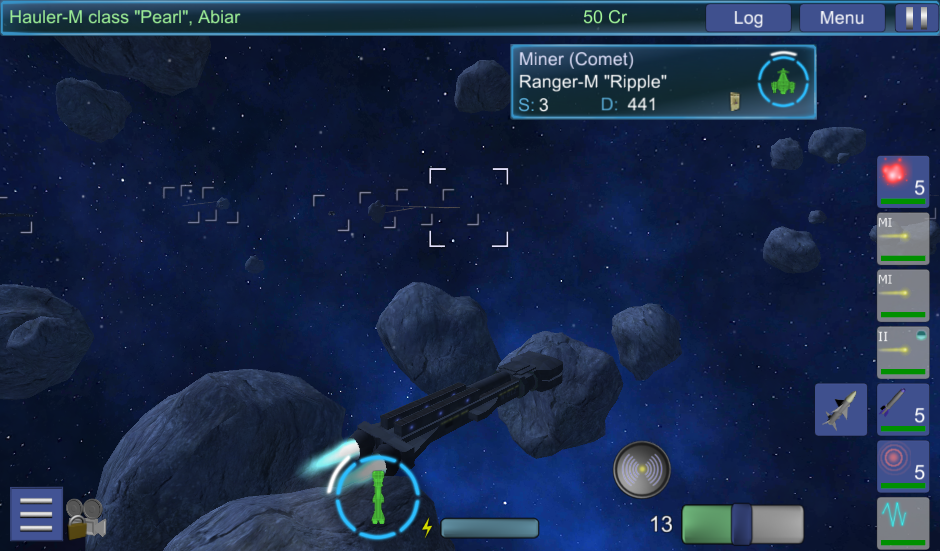Screen dimensions: 940x551
Task: Pause the game
Action: tap(911, 18)
